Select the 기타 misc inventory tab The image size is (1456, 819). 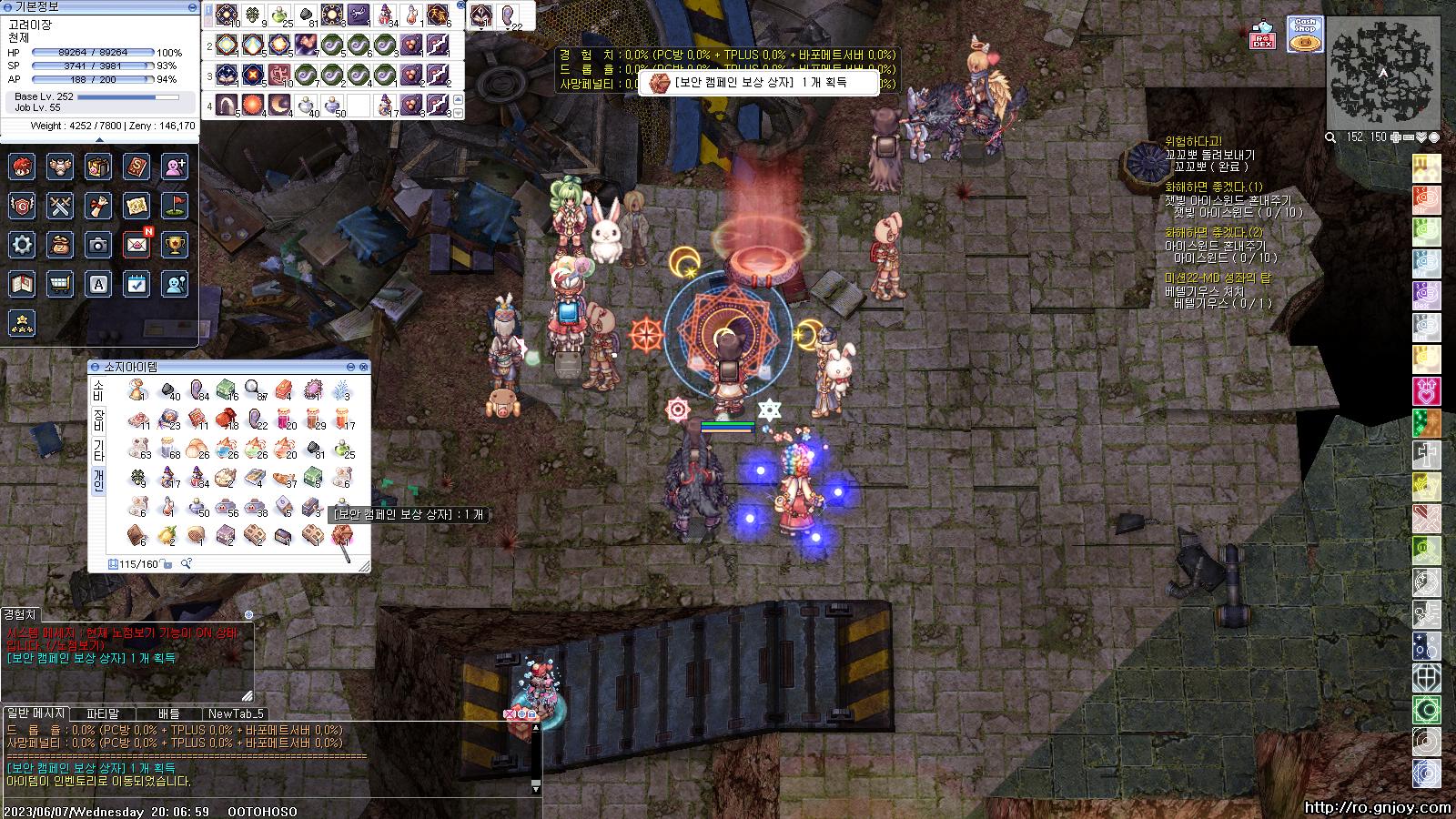[x=98, y=450]
